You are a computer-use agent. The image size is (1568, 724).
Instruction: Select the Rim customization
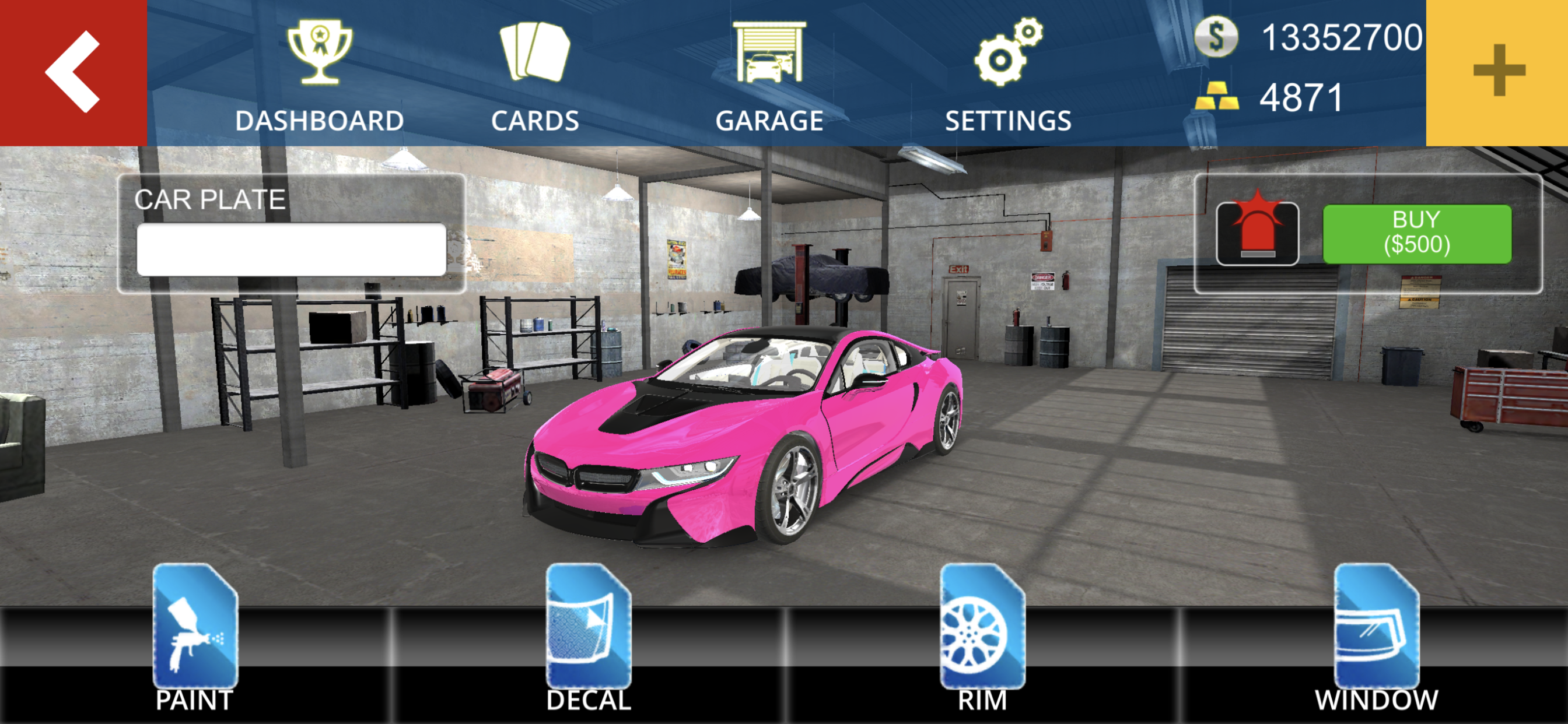[x=982, y=636]
